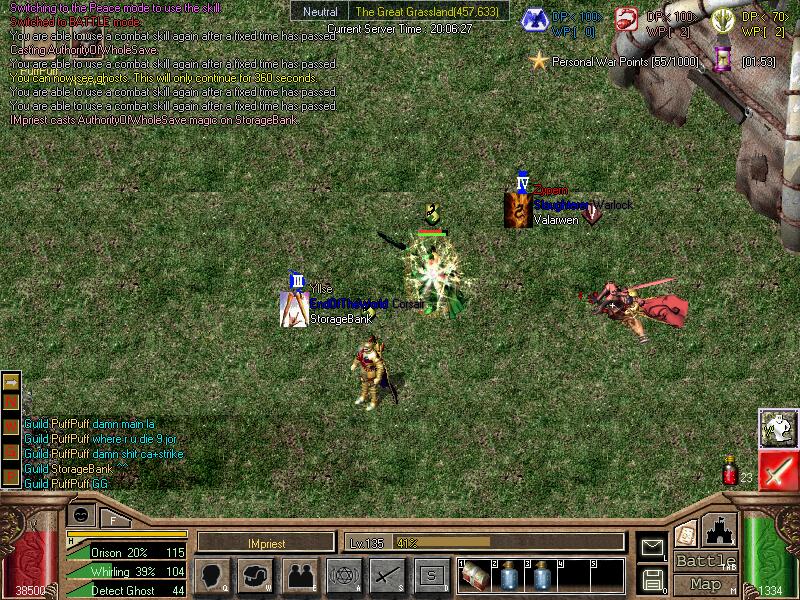Viewport: 800px width, 600px height.
Task: Select the ghost skill icon
Action: pos(778,428)
